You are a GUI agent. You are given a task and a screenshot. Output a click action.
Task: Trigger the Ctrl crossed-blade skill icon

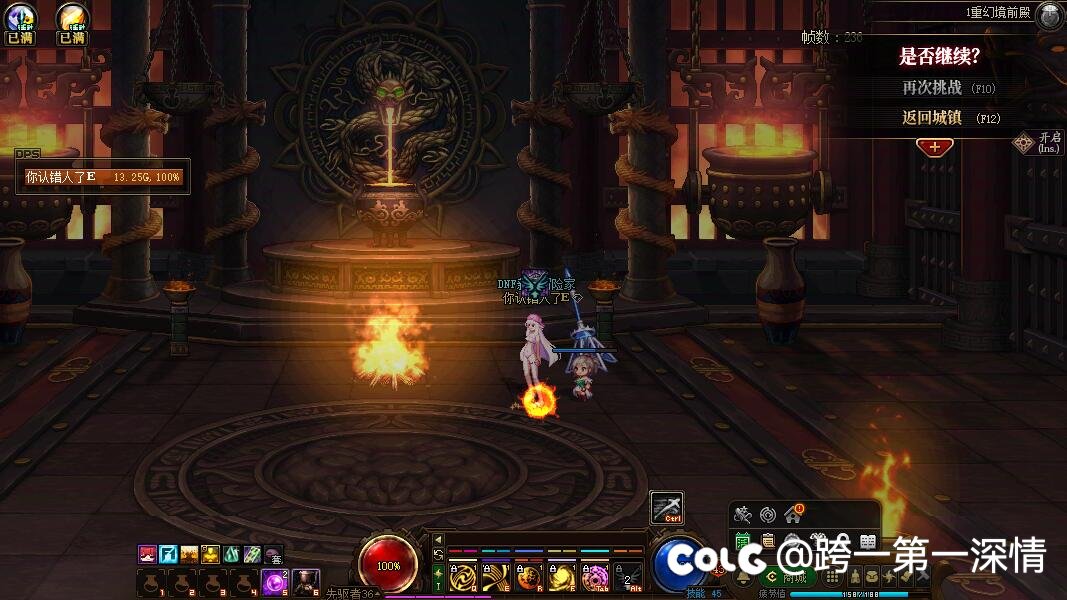pos(667,509)
